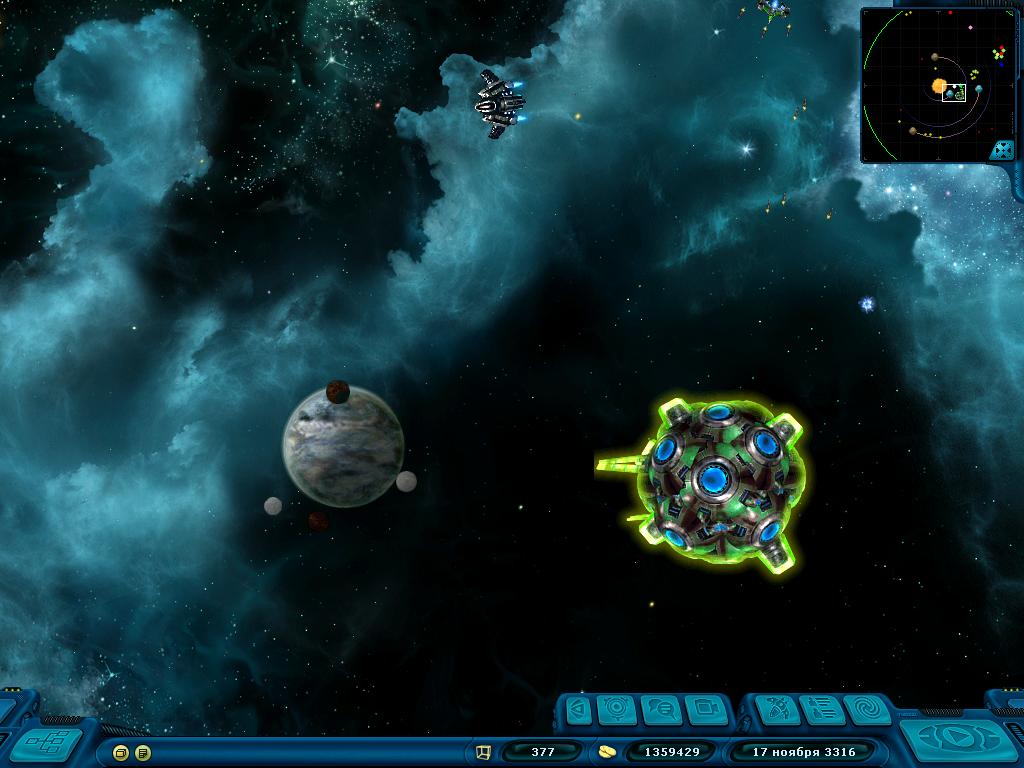The image size is (1024, 768).
Task: Click the target scanner icon button
Action: [x=617, y=710]
